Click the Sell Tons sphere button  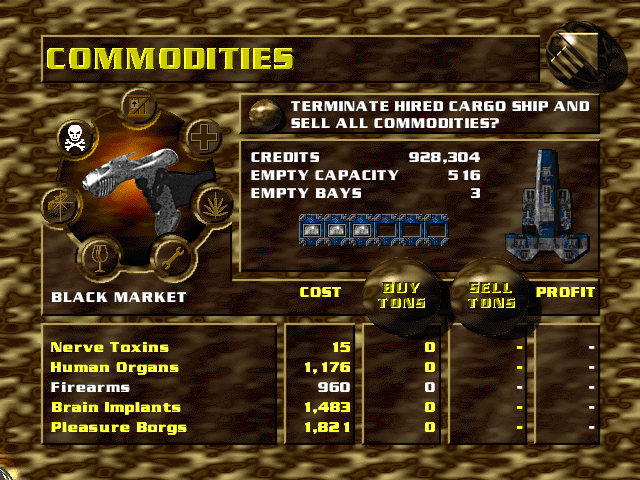tap(490, 296)
